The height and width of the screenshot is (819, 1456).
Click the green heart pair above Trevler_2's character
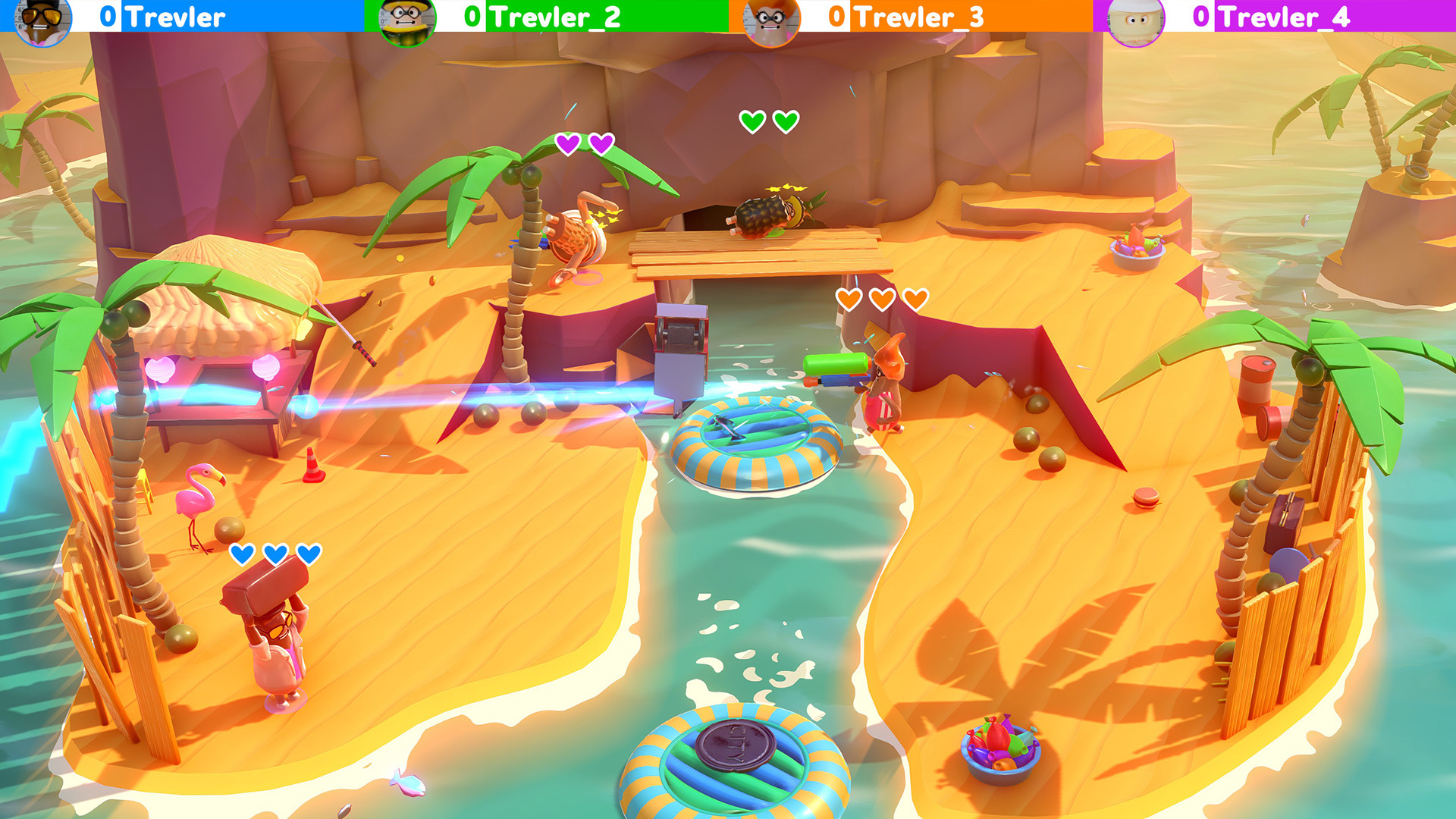[767, 120]
